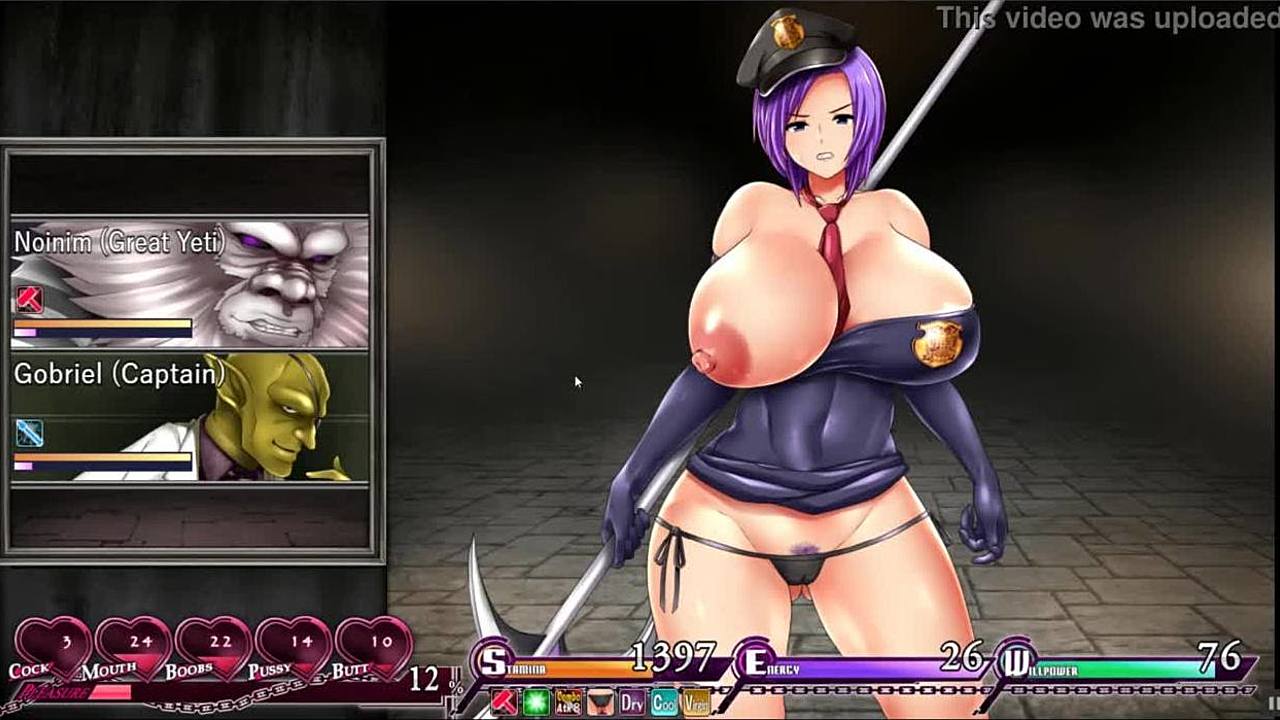Click the purple Dry status icon
Image resolution: width=1280 pixels, height=720 pixels.
pyautogui.click(x=632, y=701)
